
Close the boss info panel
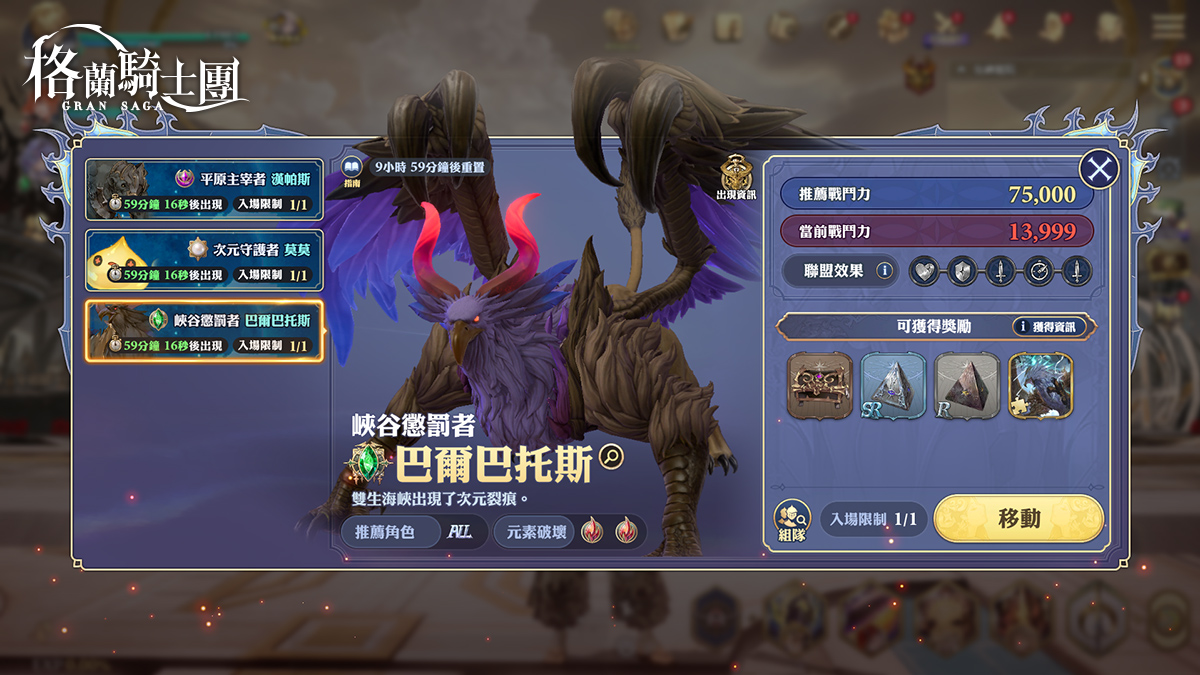(1100, 170)
